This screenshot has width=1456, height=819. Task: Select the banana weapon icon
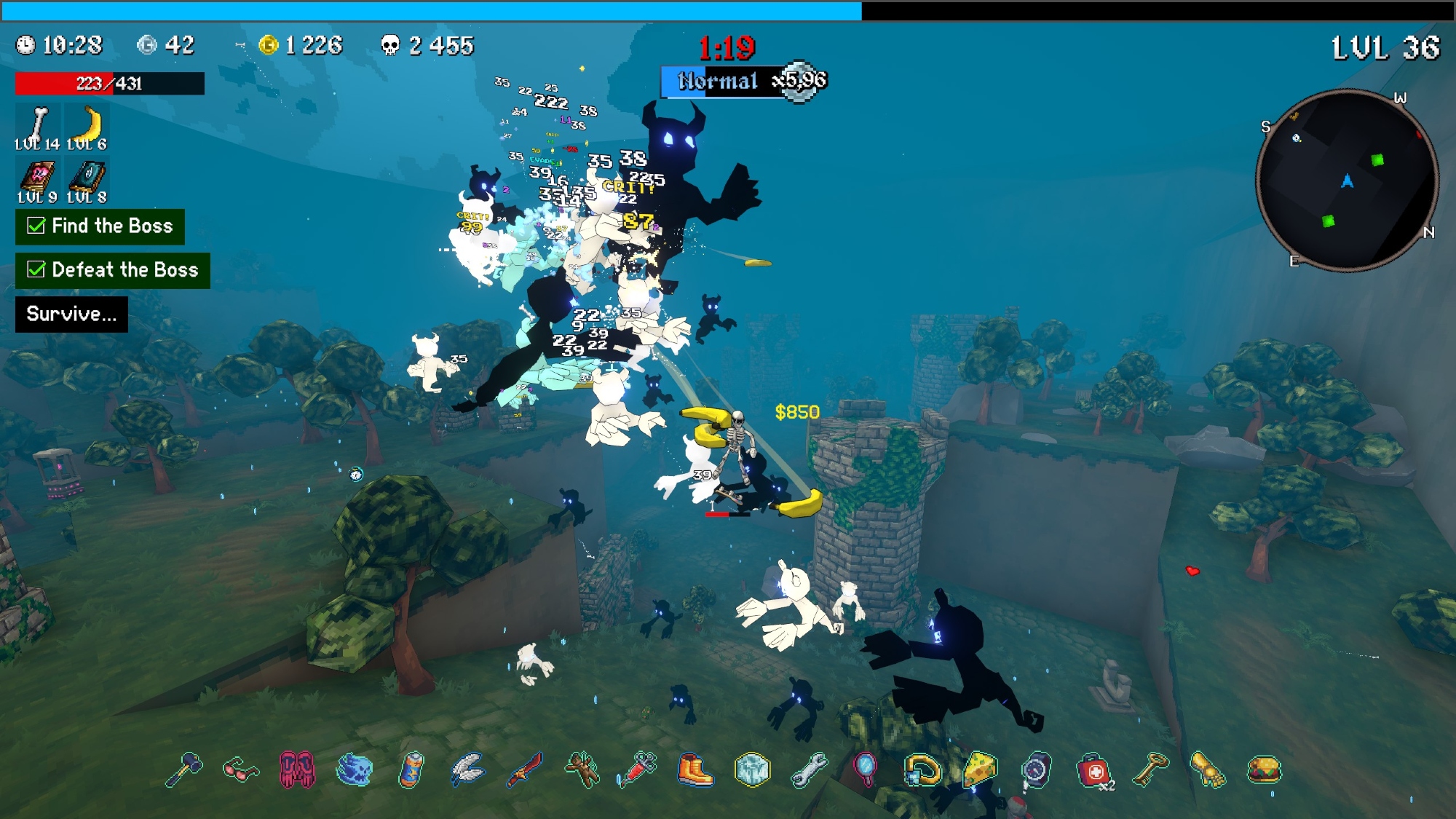(x=87, y=124)
